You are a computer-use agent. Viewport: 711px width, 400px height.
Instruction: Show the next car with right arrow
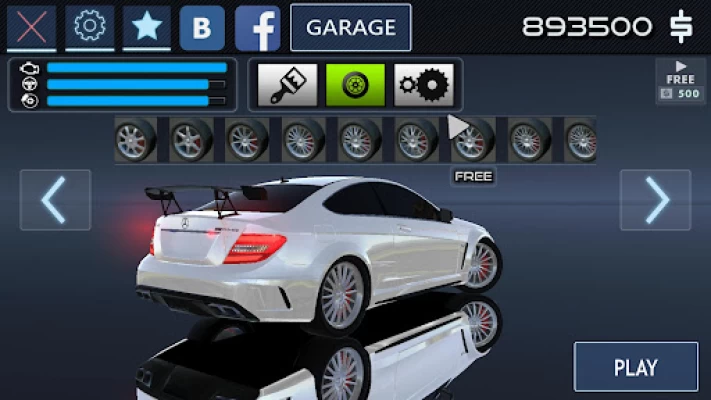coord(655,200)
